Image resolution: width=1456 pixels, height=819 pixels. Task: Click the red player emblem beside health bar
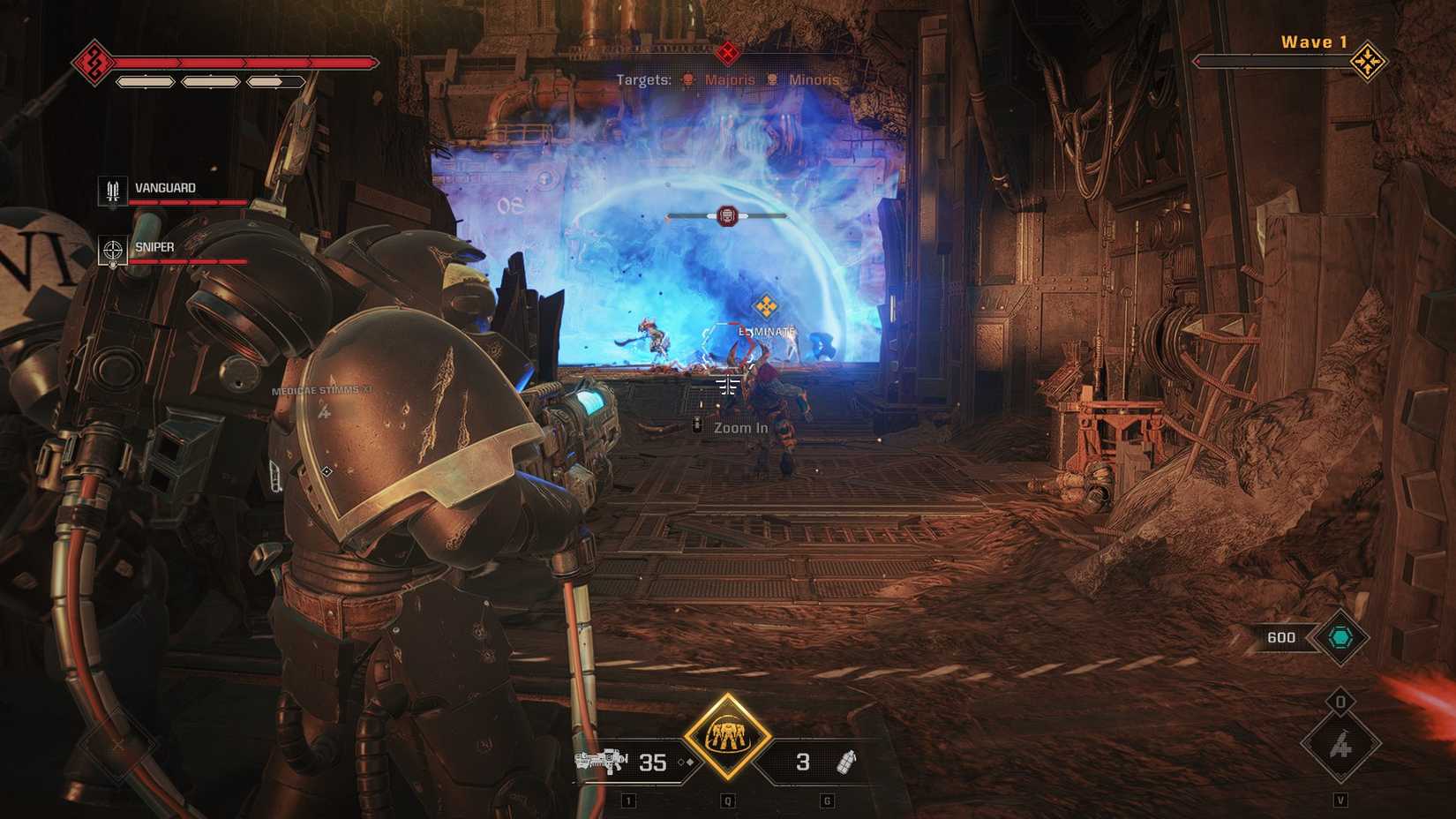(93, 62)
